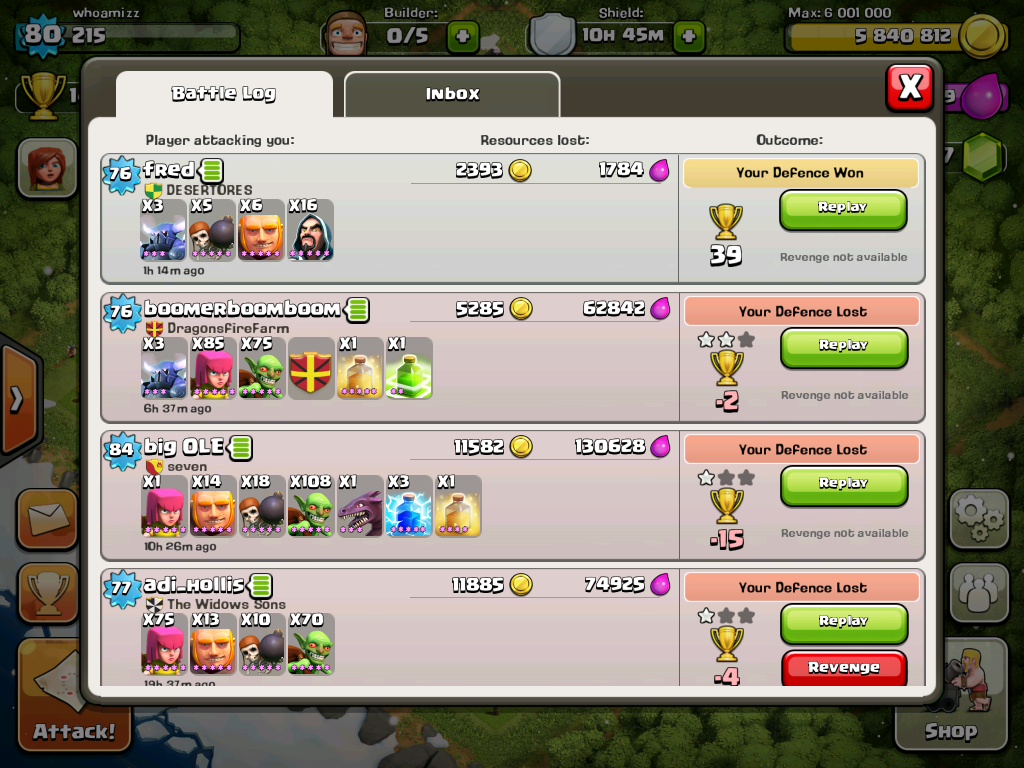The height and width of the screenshot is (768, 1024).
Task: Open the replay for big OLE's raid
Action: click(x=843, y=484)
